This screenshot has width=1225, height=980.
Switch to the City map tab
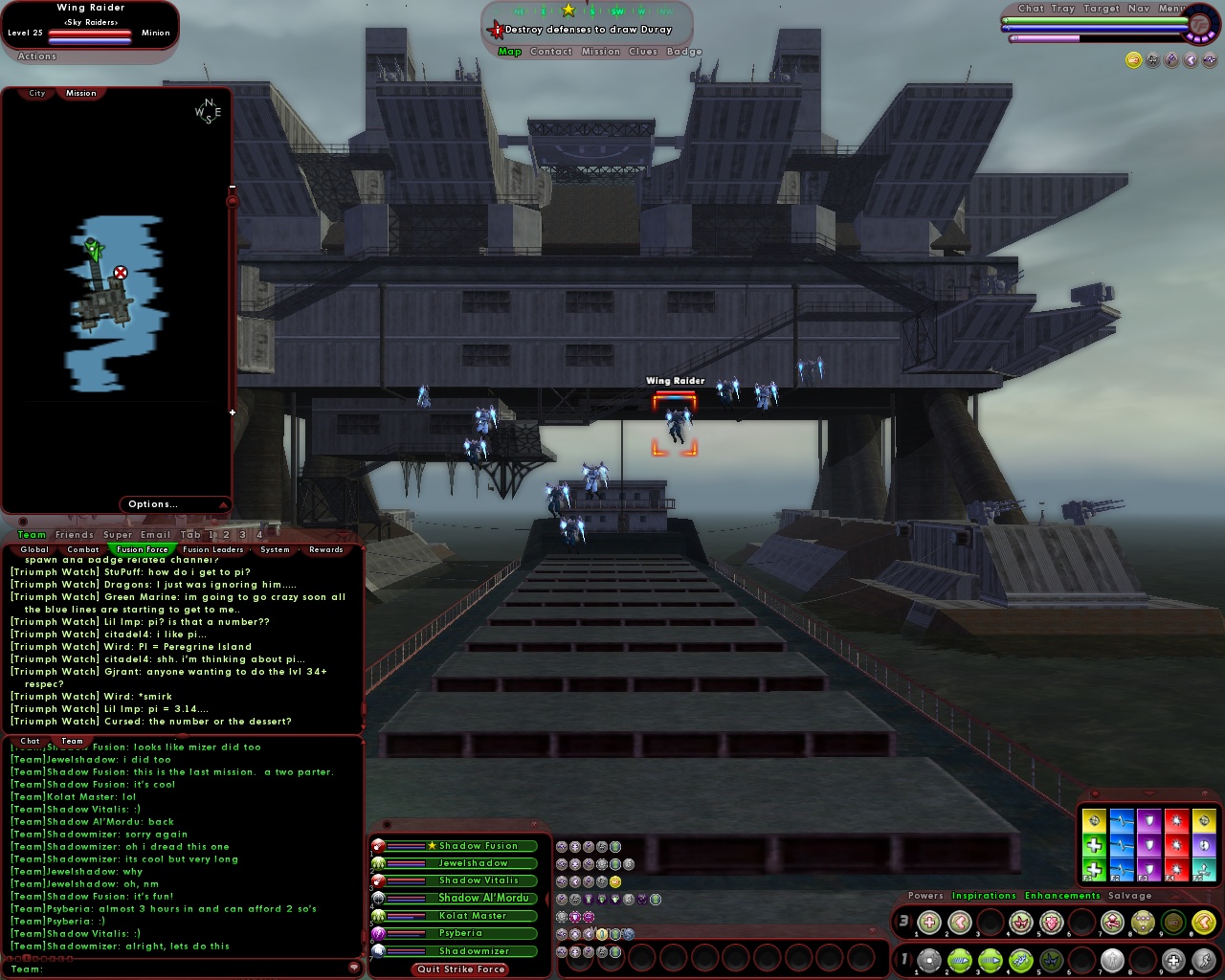click(x=36, y=93)
